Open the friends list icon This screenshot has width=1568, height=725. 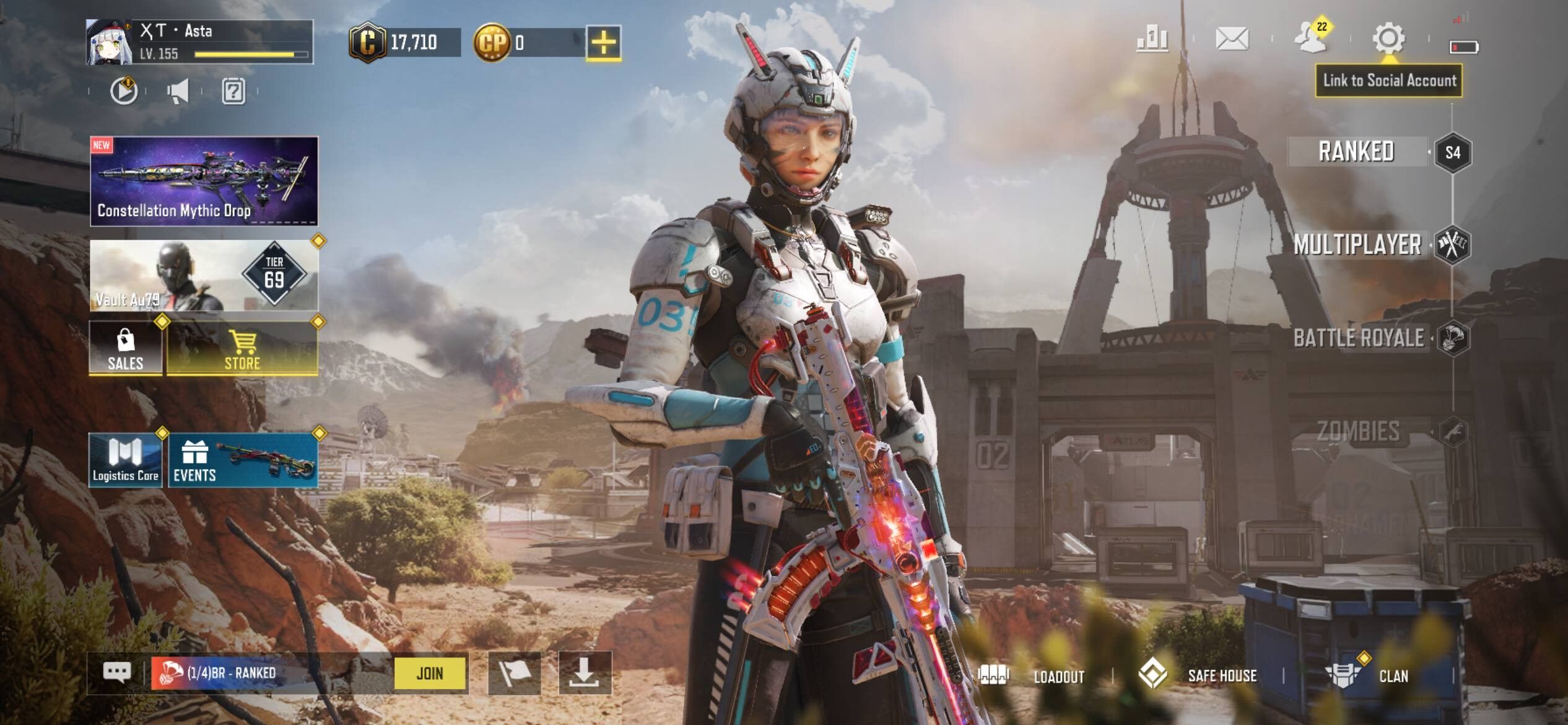1312,37
